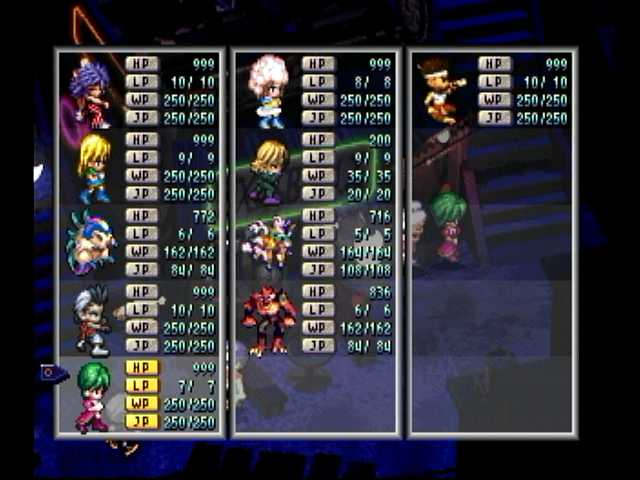
Task: Pick the silver-haired character in white
Action: [92, 320]
